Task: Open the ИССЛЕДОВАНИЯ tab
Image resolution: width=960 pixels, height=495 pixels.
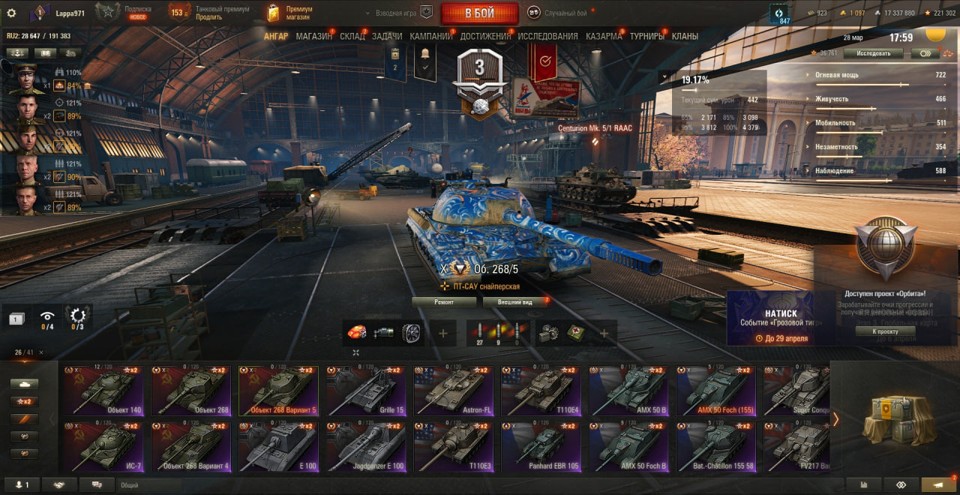Action: [x=548, y=36]
